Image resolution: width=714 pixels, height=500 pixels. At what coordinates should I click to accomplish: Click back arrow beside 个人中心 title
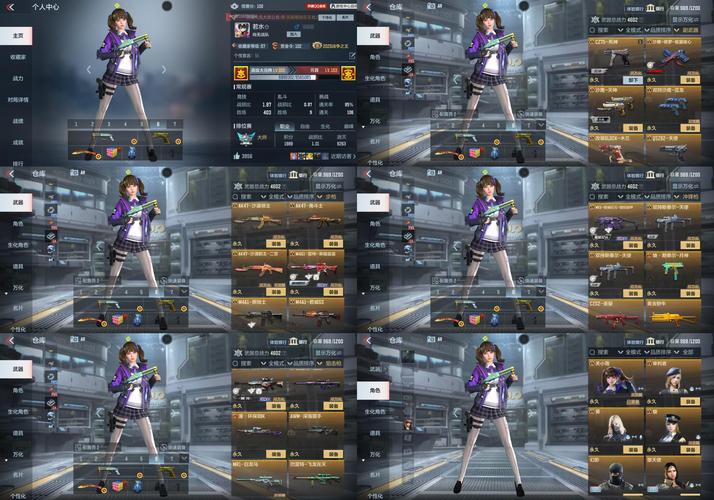pos(9,6)
